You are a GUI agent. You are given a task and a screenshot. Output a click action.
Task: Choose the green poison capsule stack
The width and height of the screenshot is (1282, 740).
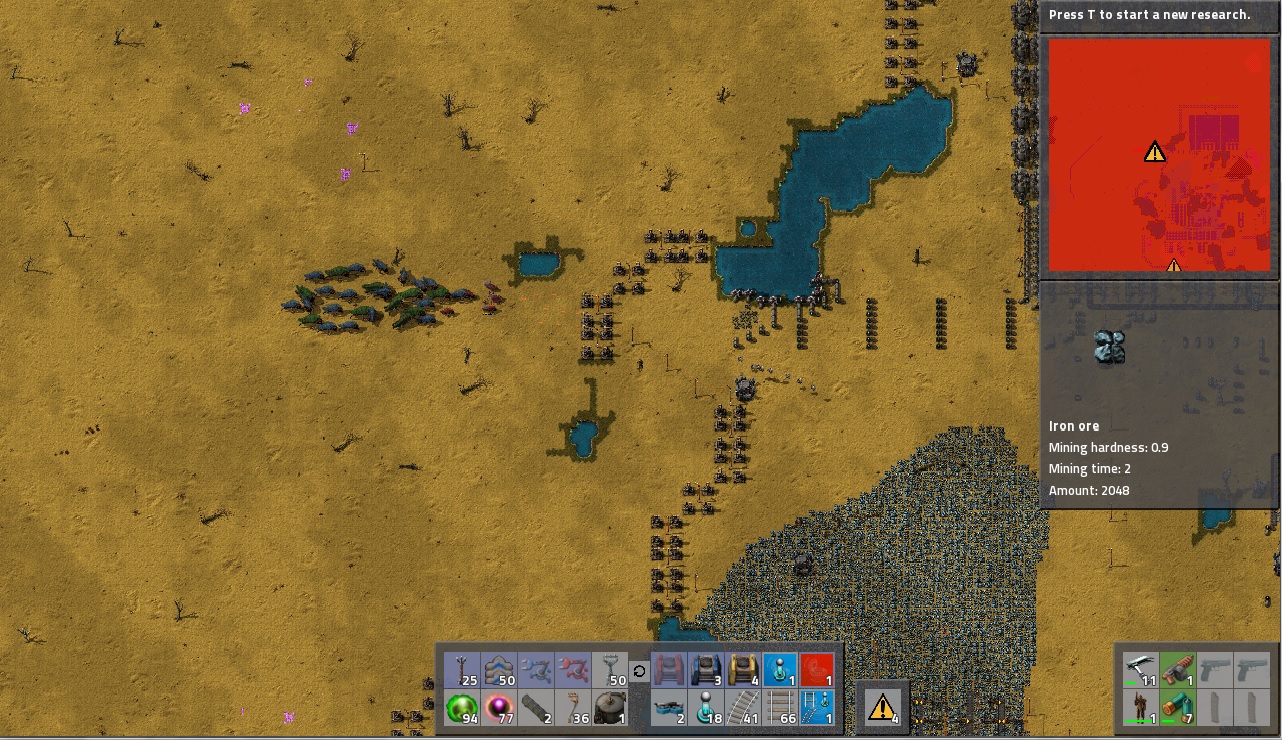(x=461, y=708)
